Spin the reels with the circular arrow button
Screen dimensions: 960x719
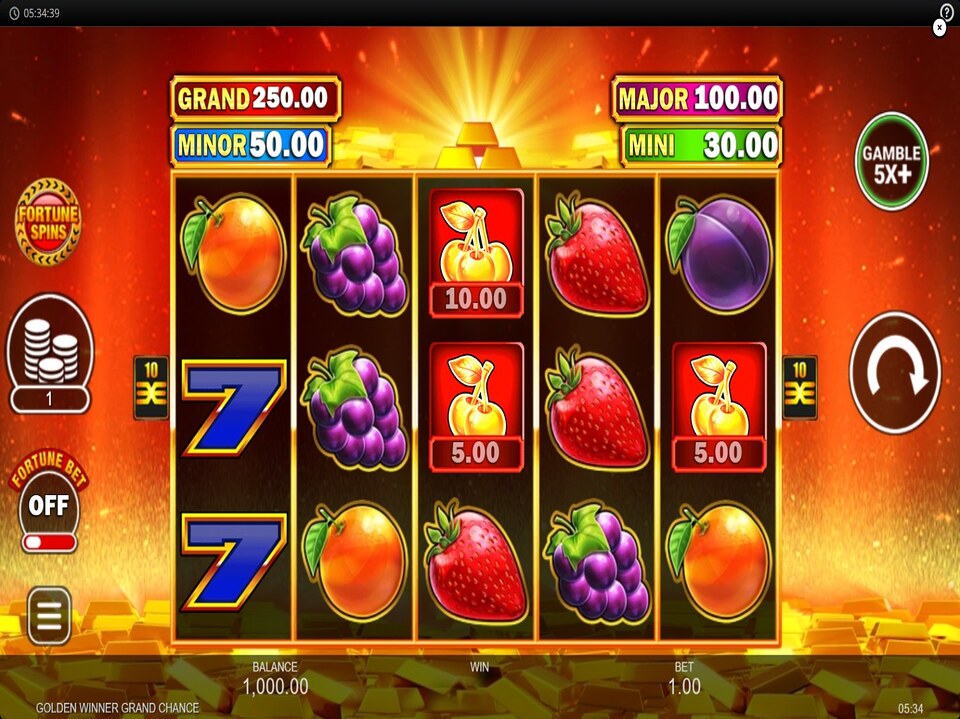(x=895, y=372)
